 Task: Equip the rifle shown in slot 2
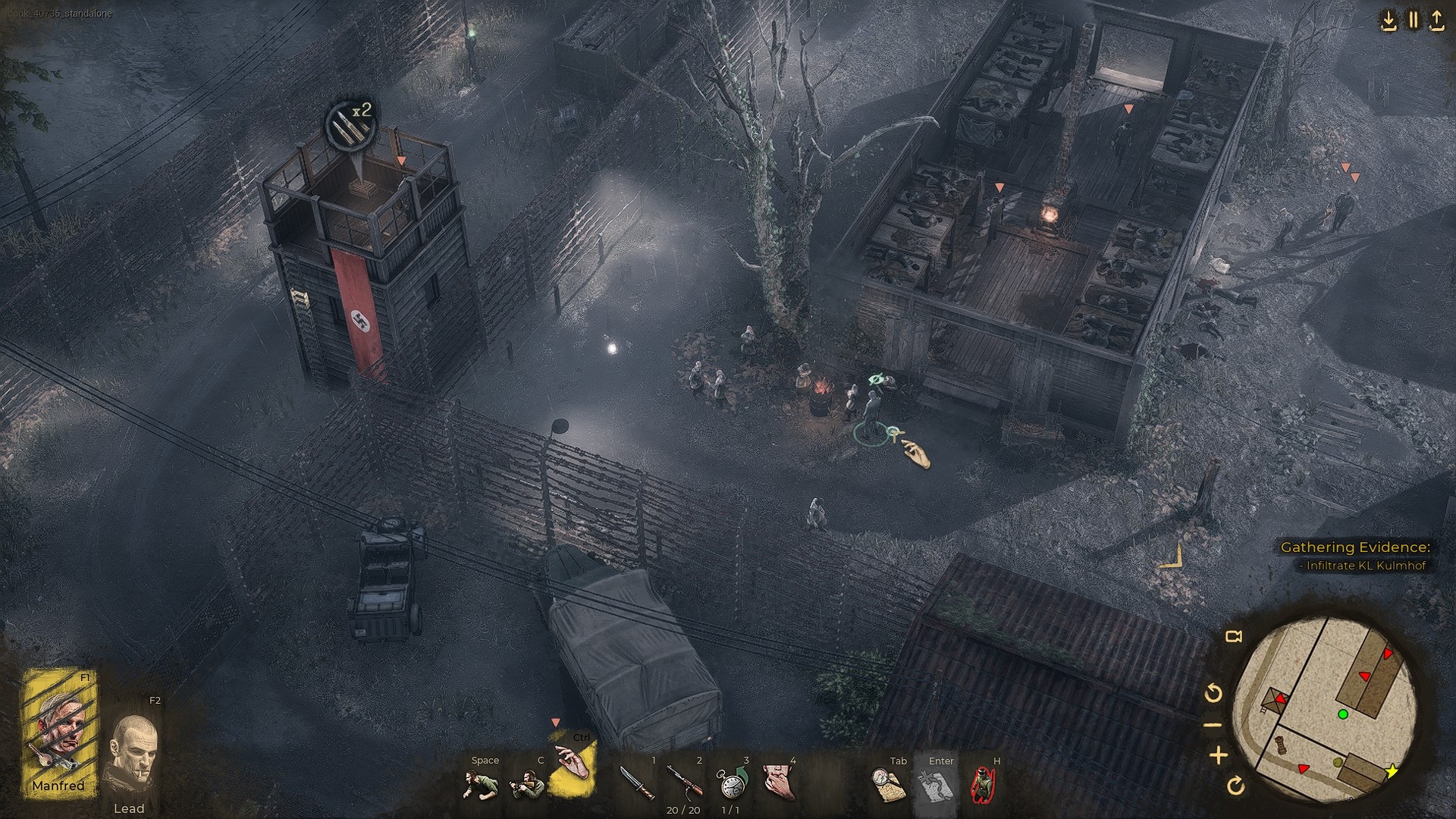coord(683,781)
